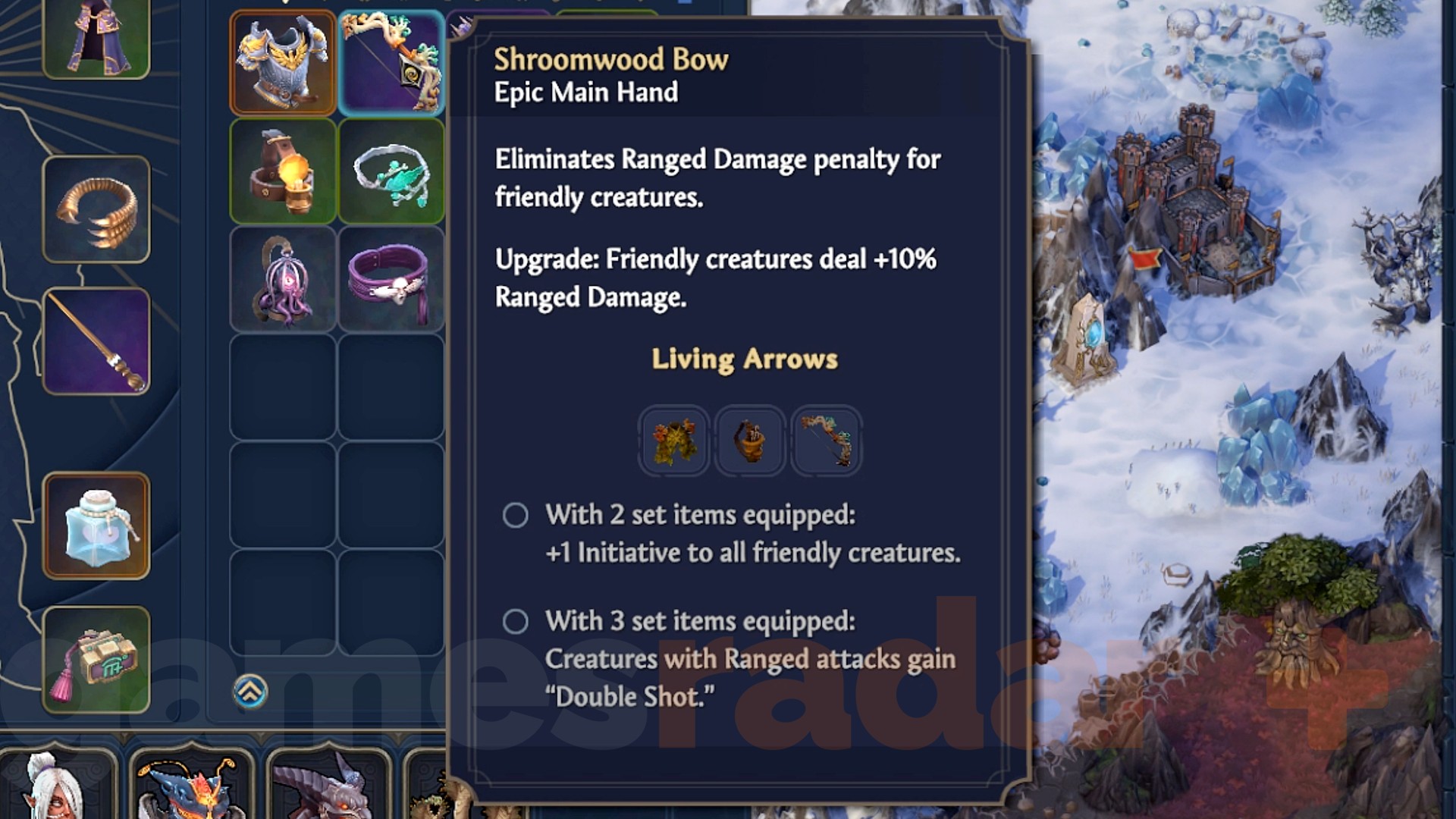Expand the leaf armor set piece thumbnail
The image size is (1456, 819).
tap(673, 441)
